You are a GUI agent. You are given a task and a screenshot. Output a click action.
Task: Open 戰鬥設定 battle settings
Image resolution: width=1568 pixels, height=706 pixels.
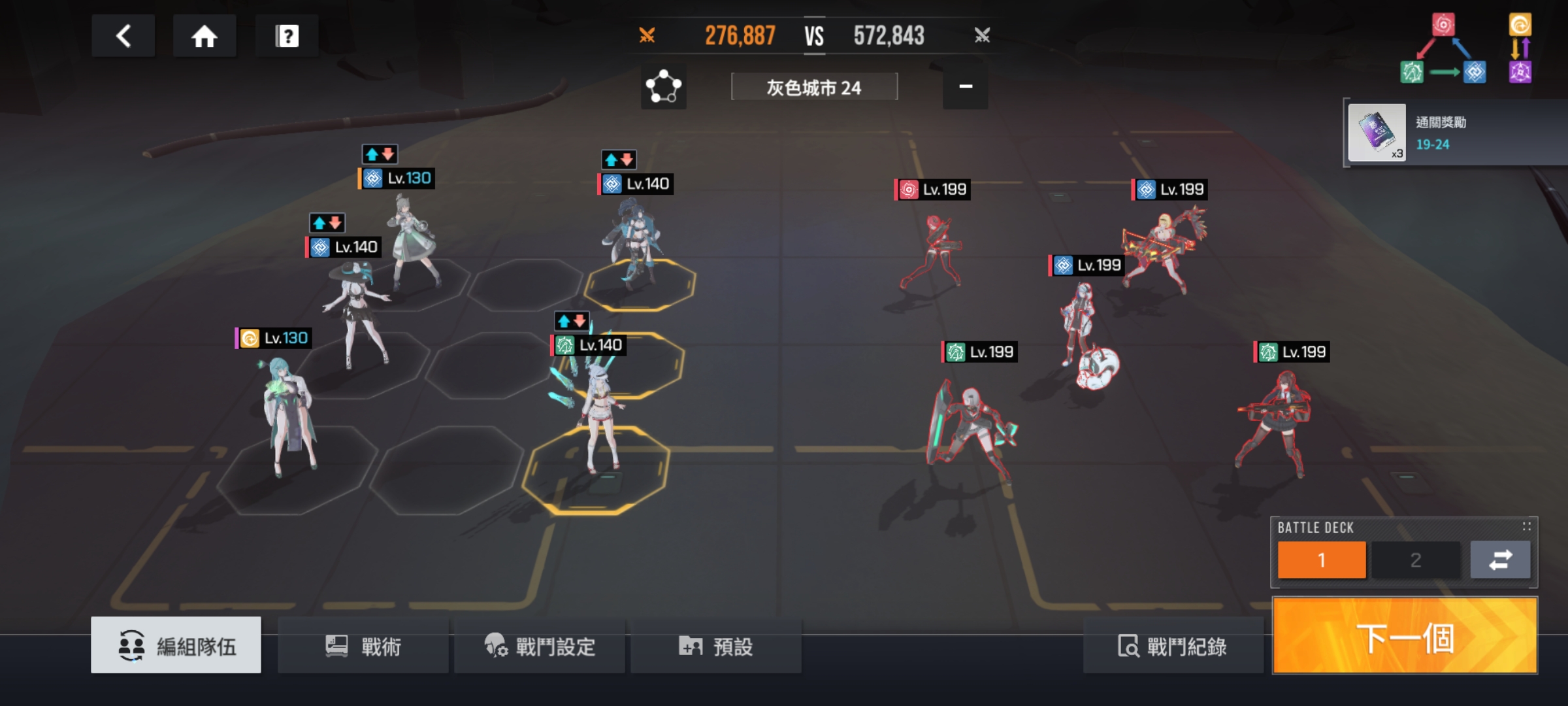(540, 647)
